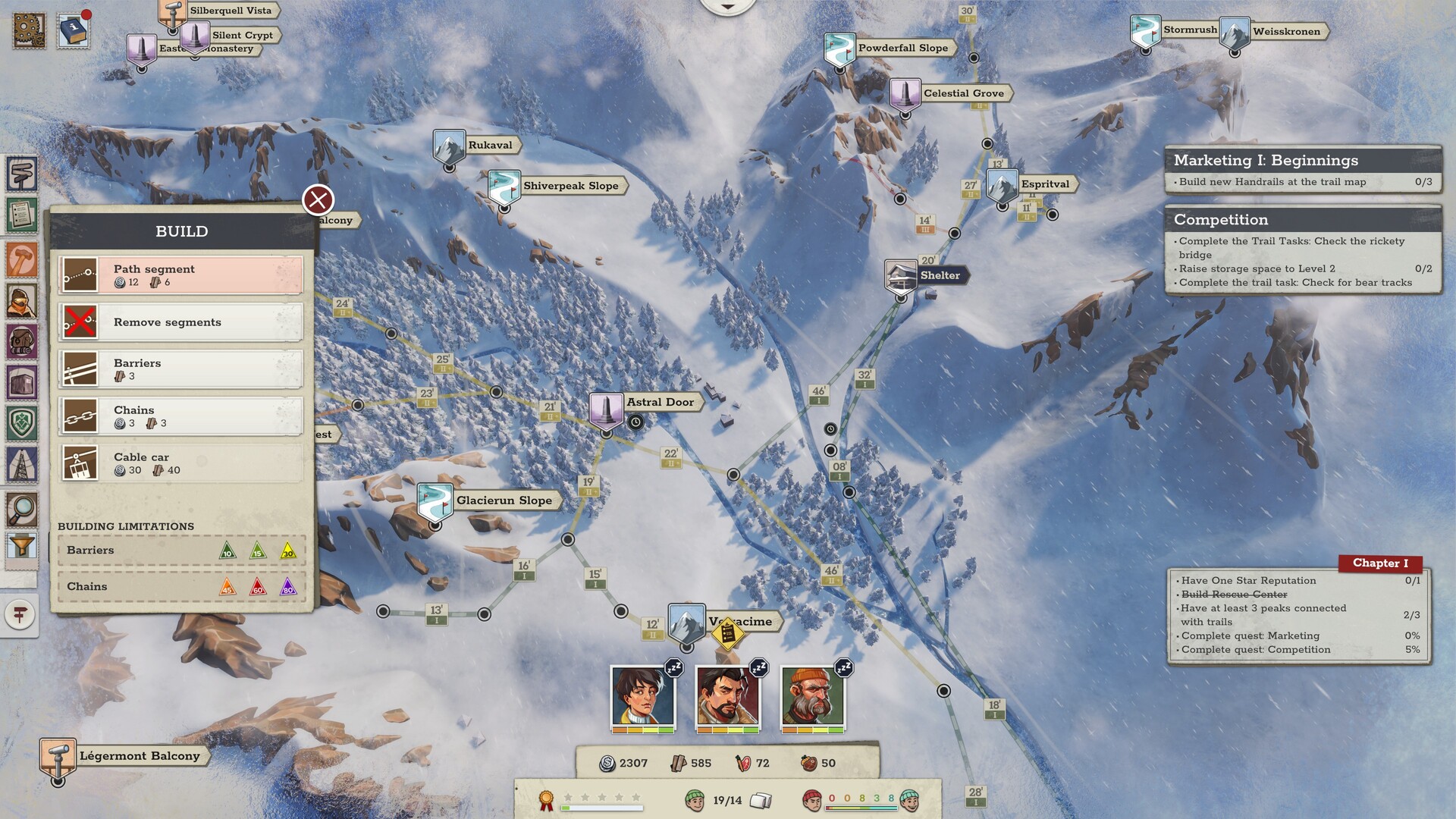Click the clipboard tasks icon in the sidebar
This screenshot has height=819, width=1456.
coord(22,215)
